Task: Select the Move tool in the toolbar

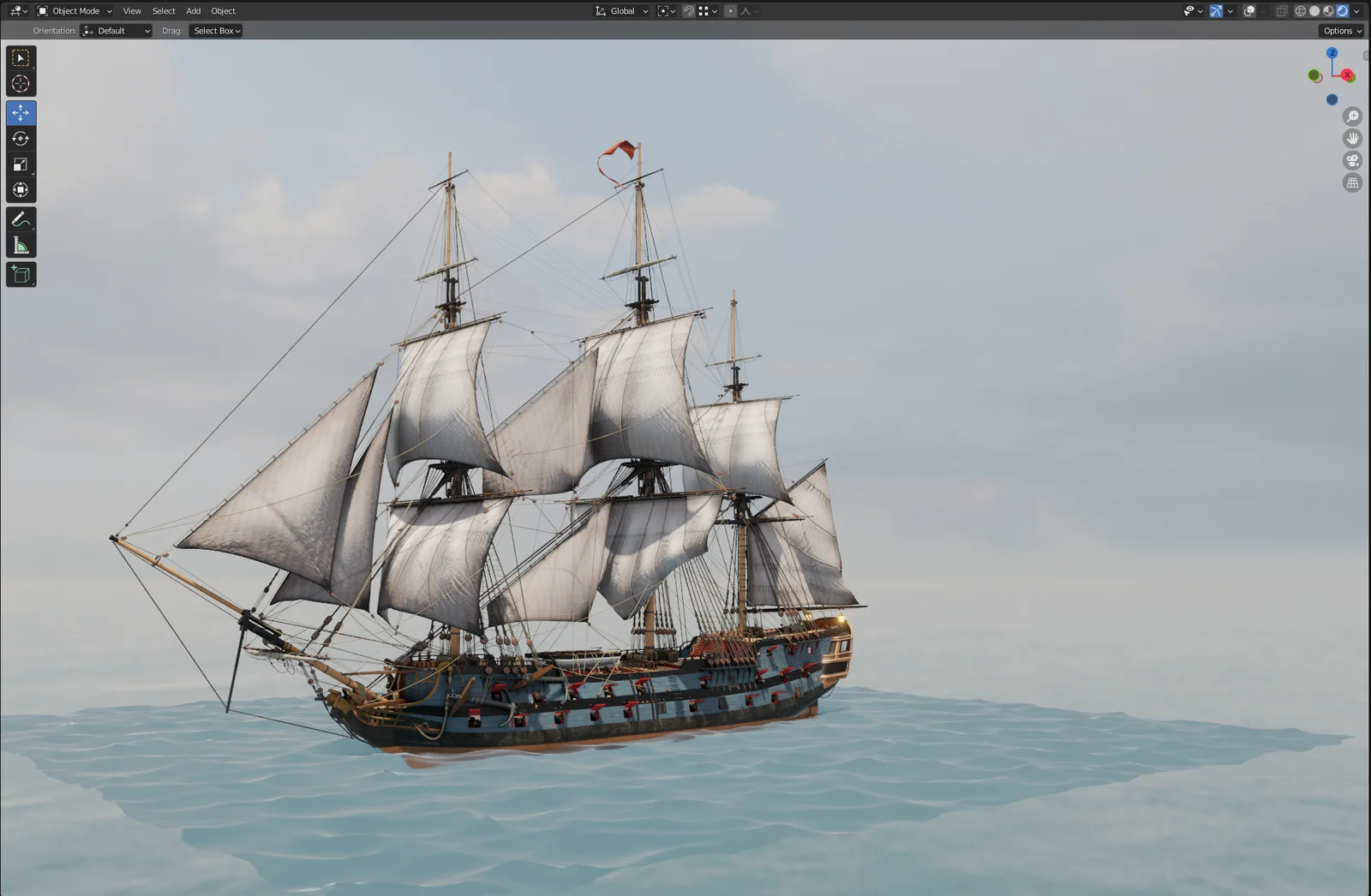Action: pos(21,112)
